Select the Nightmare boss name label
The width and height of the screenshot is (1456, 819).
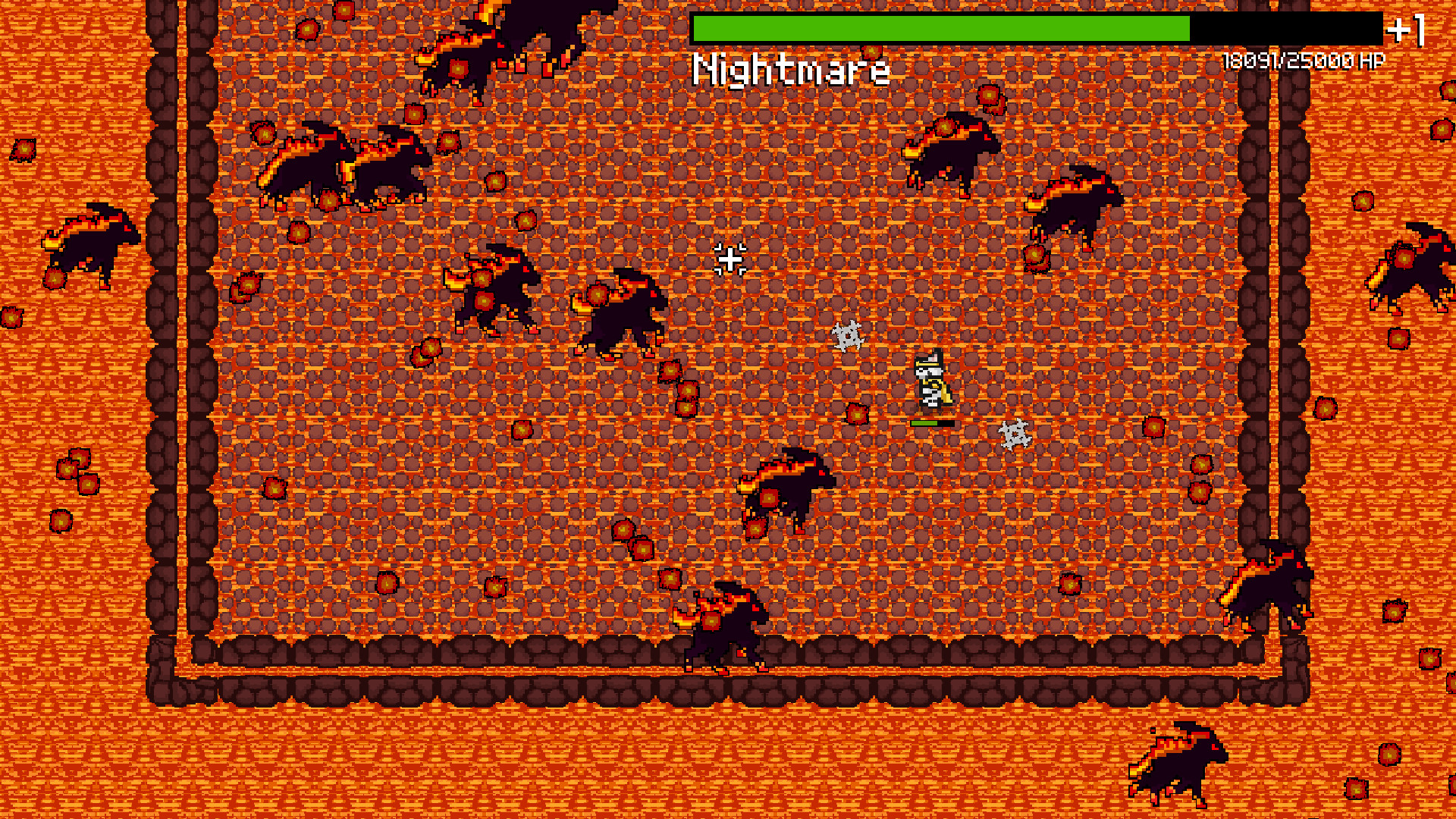(x=790, y=71)
